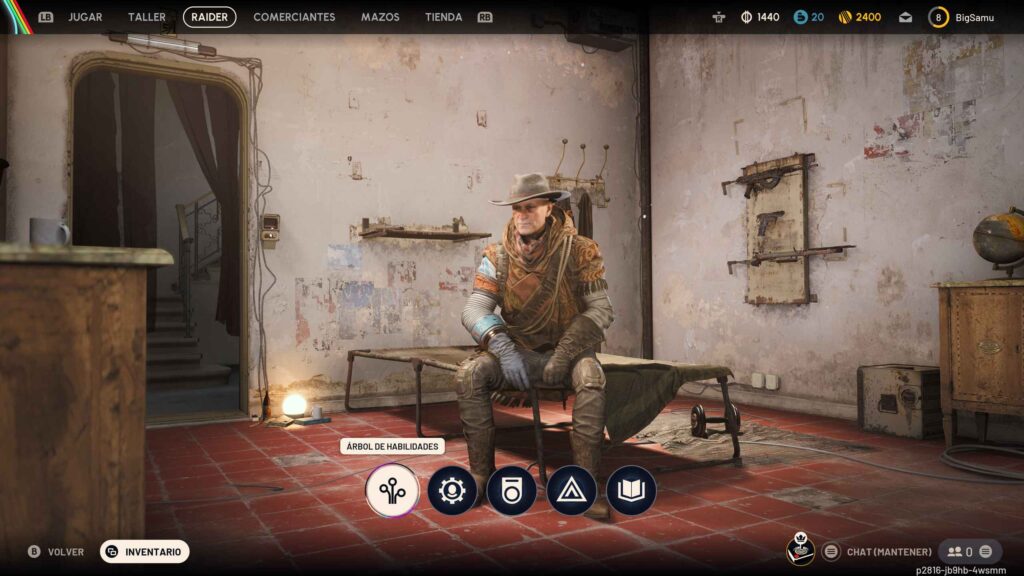Click the Inventario button

(x=145, y=551)
